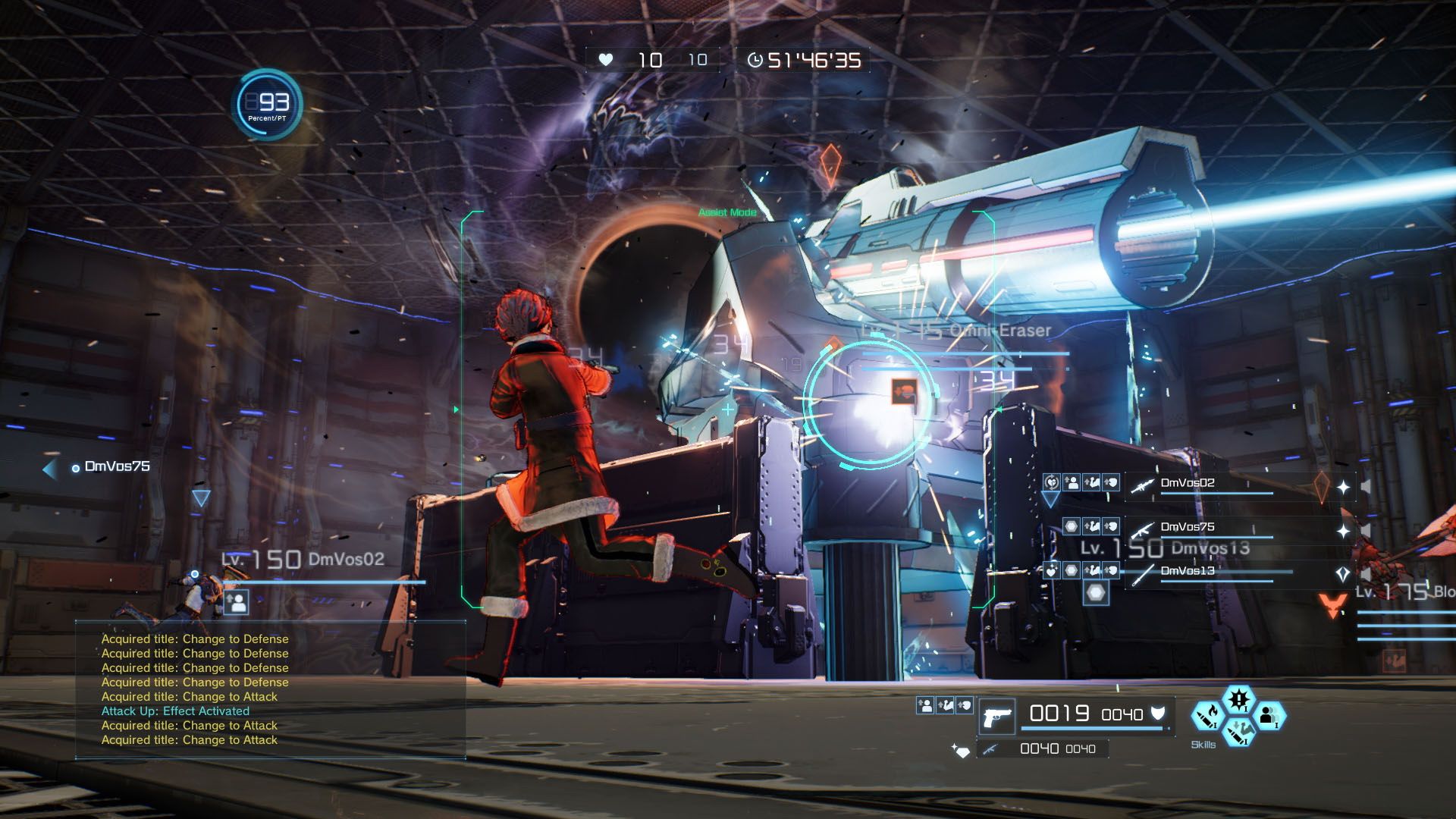Click the diamond gem icon near secondary ammo
This screenshot has width=1456, height=819.
[x=963, y=751]
